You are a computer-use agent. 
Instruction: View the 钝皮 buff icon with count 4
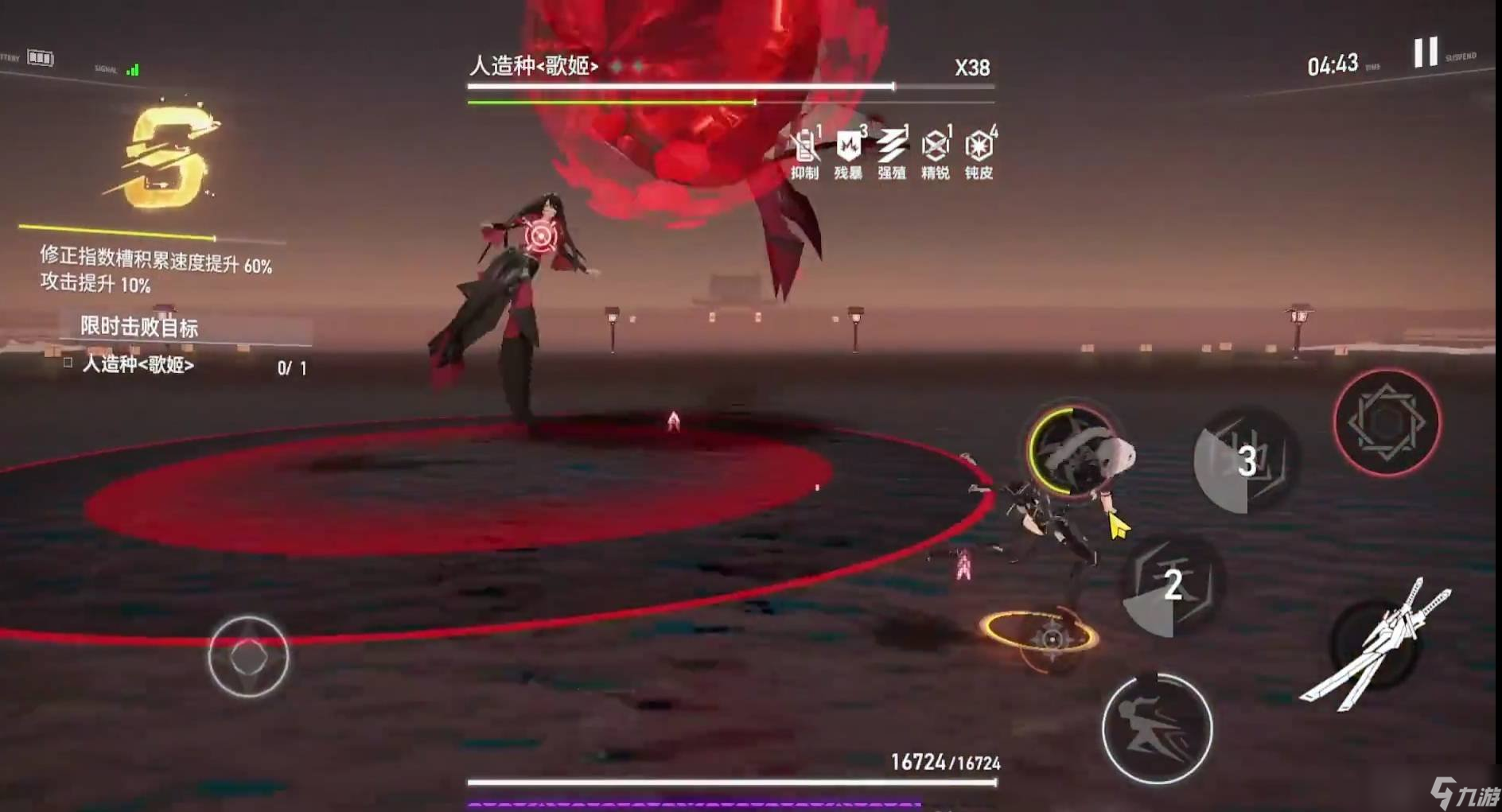[979, 146]
